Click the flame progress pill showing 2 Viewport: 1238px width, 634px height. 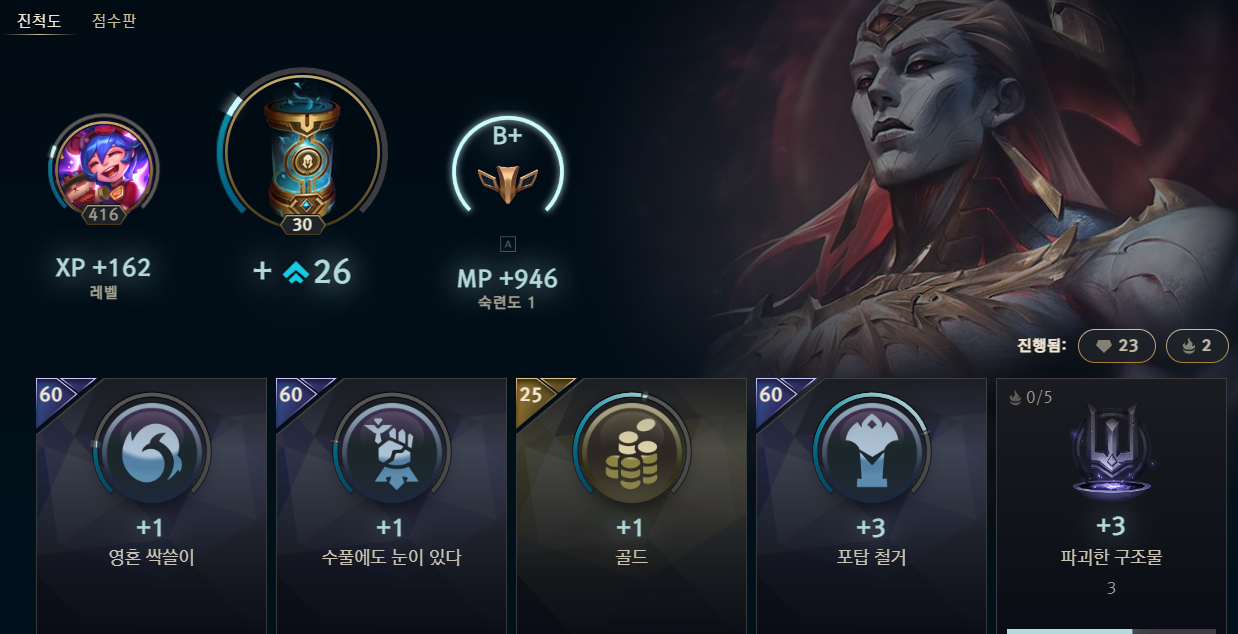pos(1197,346)
